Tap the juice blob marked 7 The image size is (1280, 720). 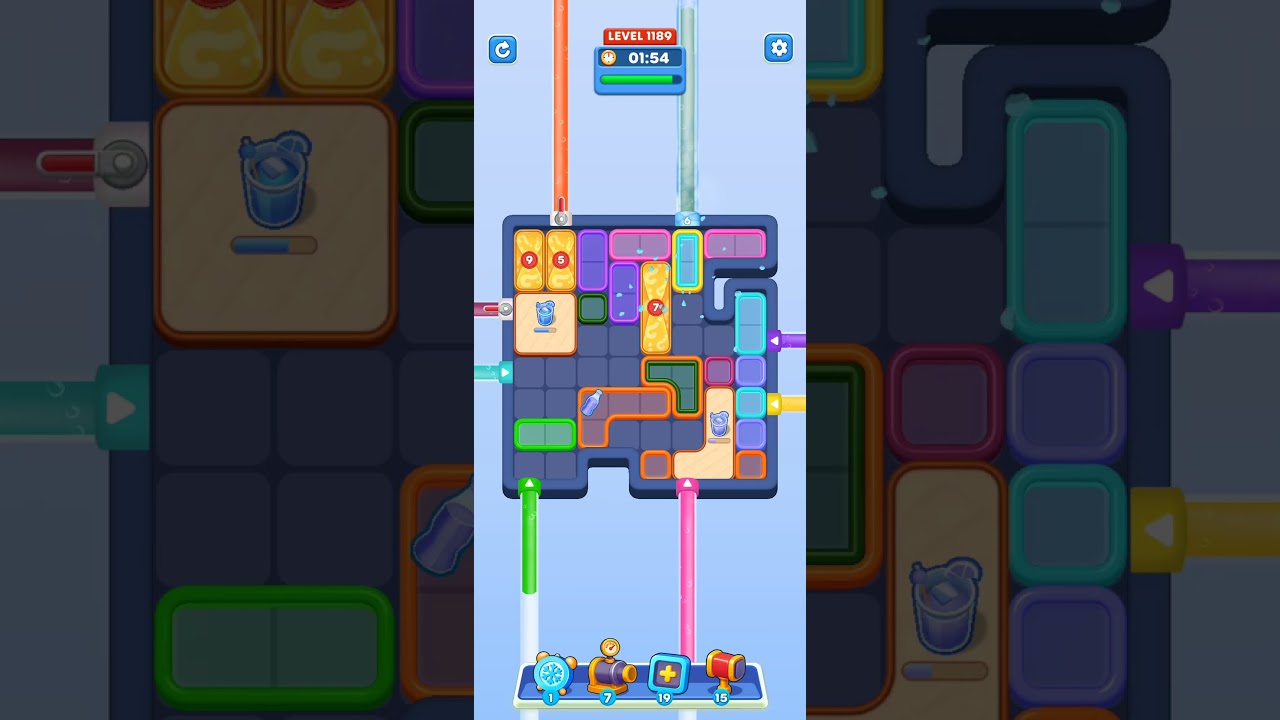[x=657, y=307]
